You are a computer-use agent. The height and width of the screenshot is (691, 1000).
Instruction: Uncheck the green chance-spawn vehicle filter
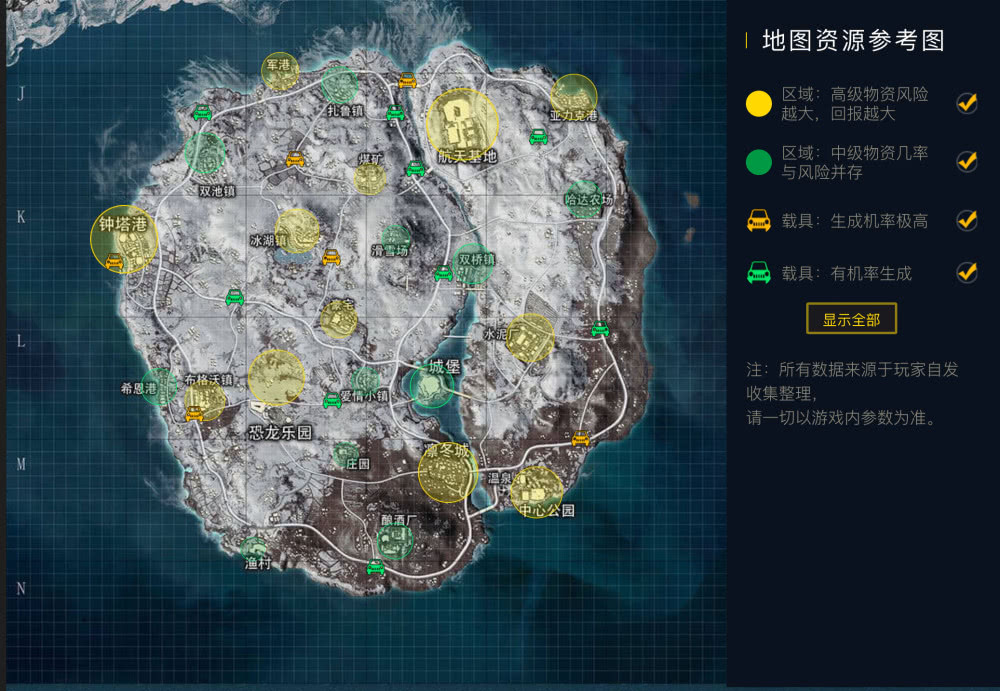click(967, 272)
